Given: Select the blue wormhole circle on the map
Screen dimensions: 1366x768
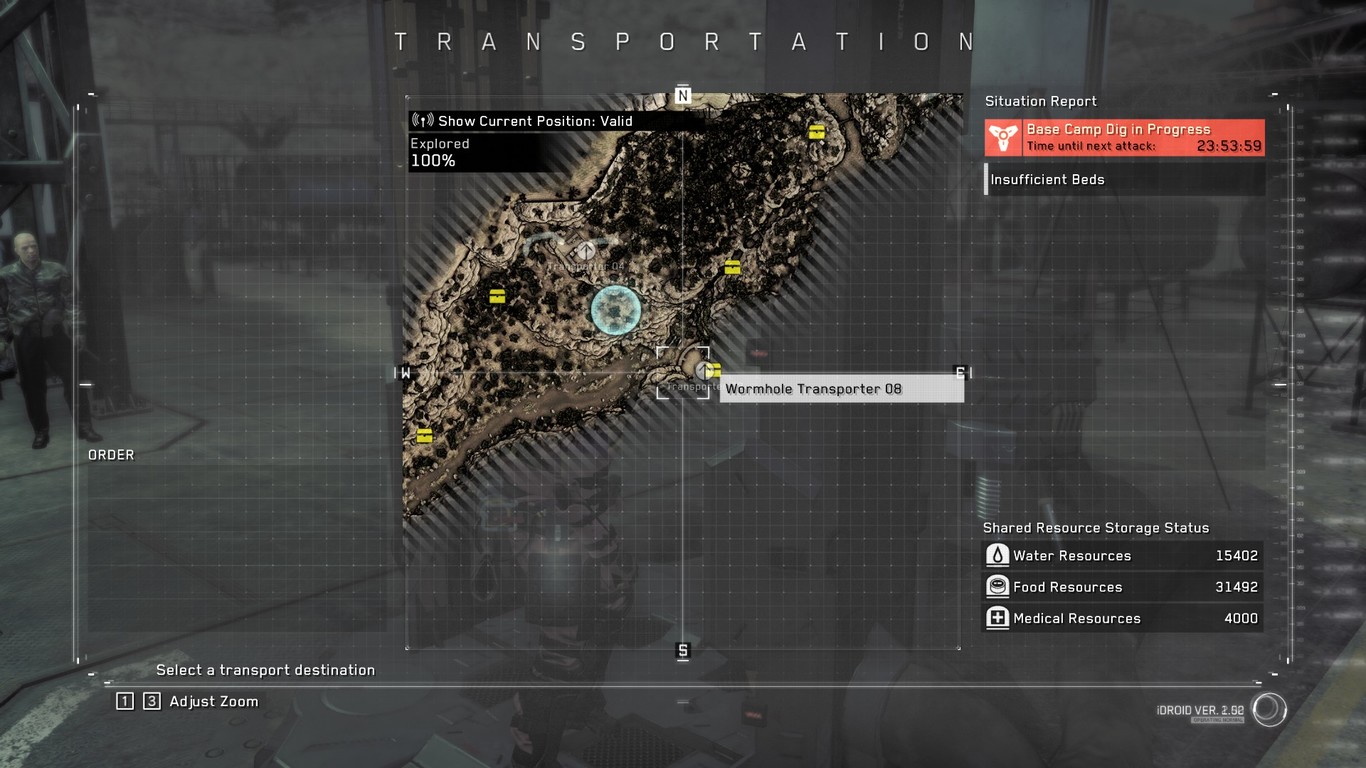Looking at the screenshot, I should [x=613, y=310].
